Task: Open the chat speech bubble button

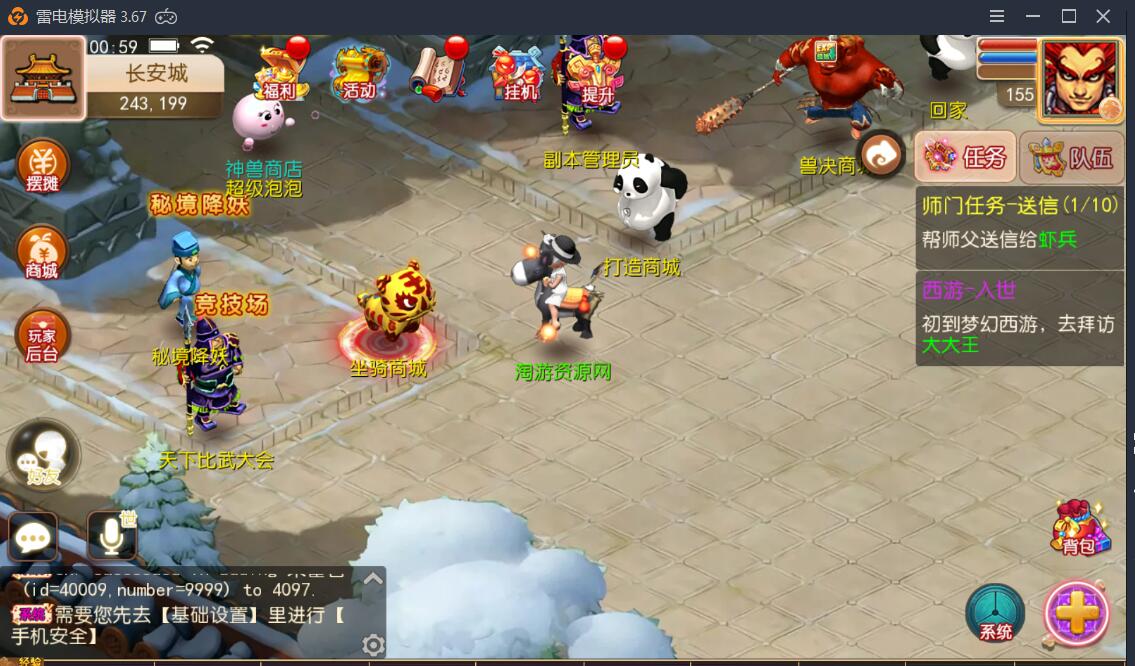Action: point(33,538)
